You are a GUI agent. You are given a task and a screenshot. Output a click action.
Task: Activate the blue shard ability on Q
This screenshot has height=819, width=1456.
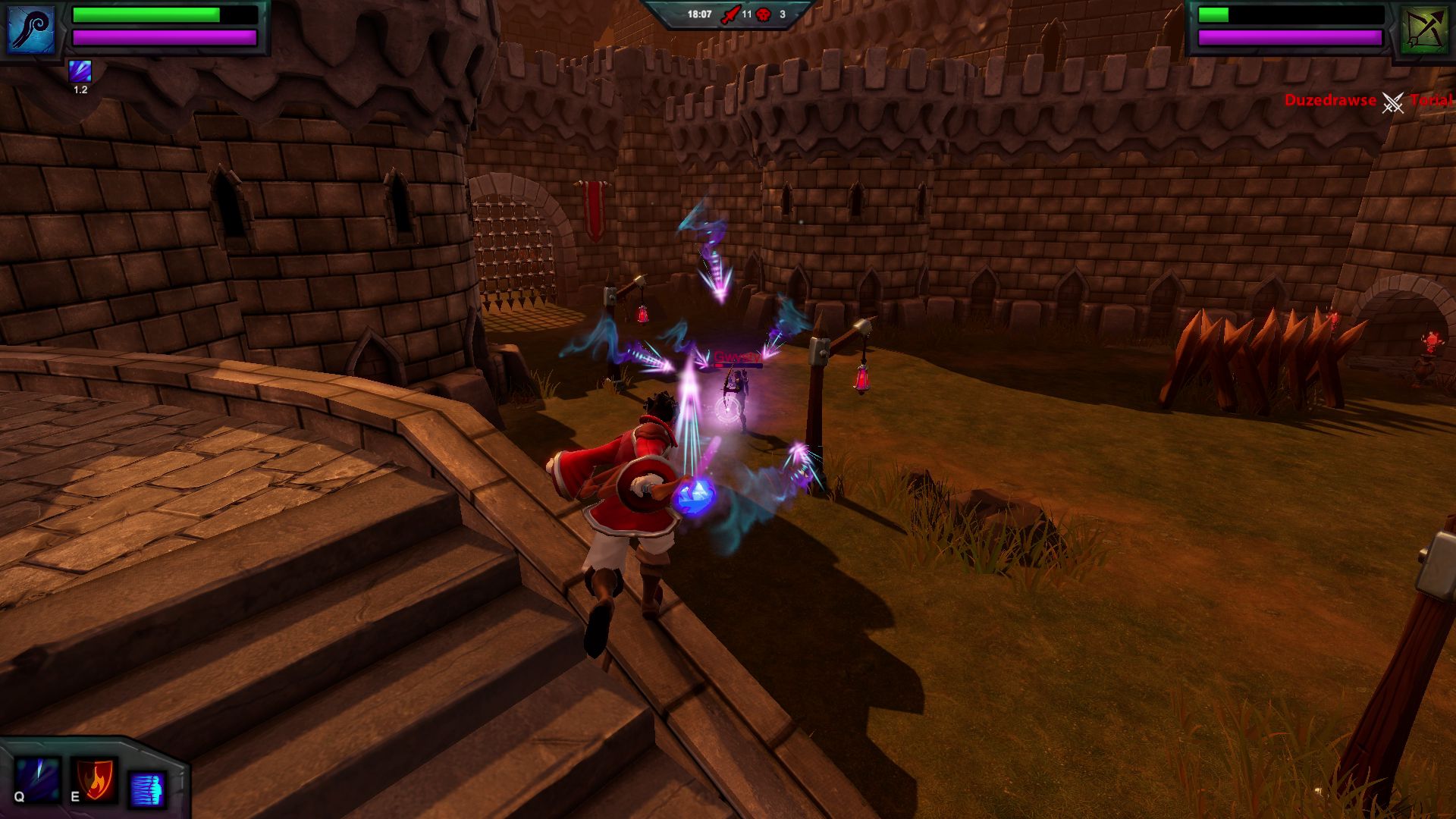[x=37, y=779]
